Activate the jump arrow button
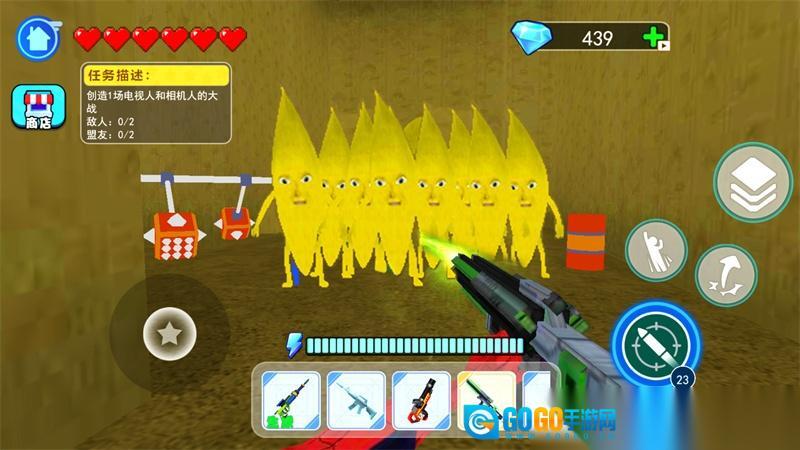This screenshot has height=450, width=800. pos(725,276)
